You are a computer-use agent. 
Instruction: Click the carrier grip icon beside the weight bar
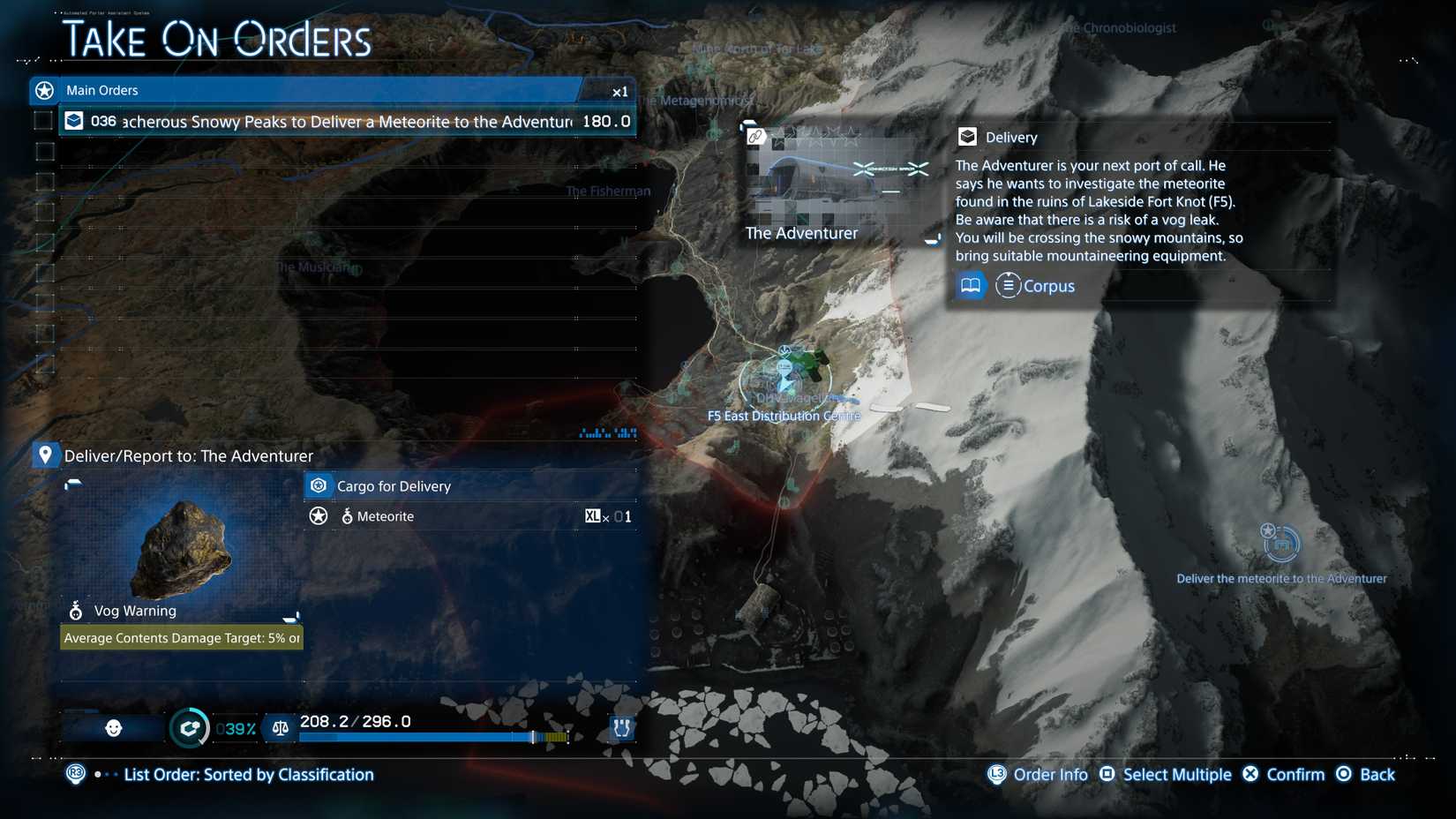[x=621, y=728]
